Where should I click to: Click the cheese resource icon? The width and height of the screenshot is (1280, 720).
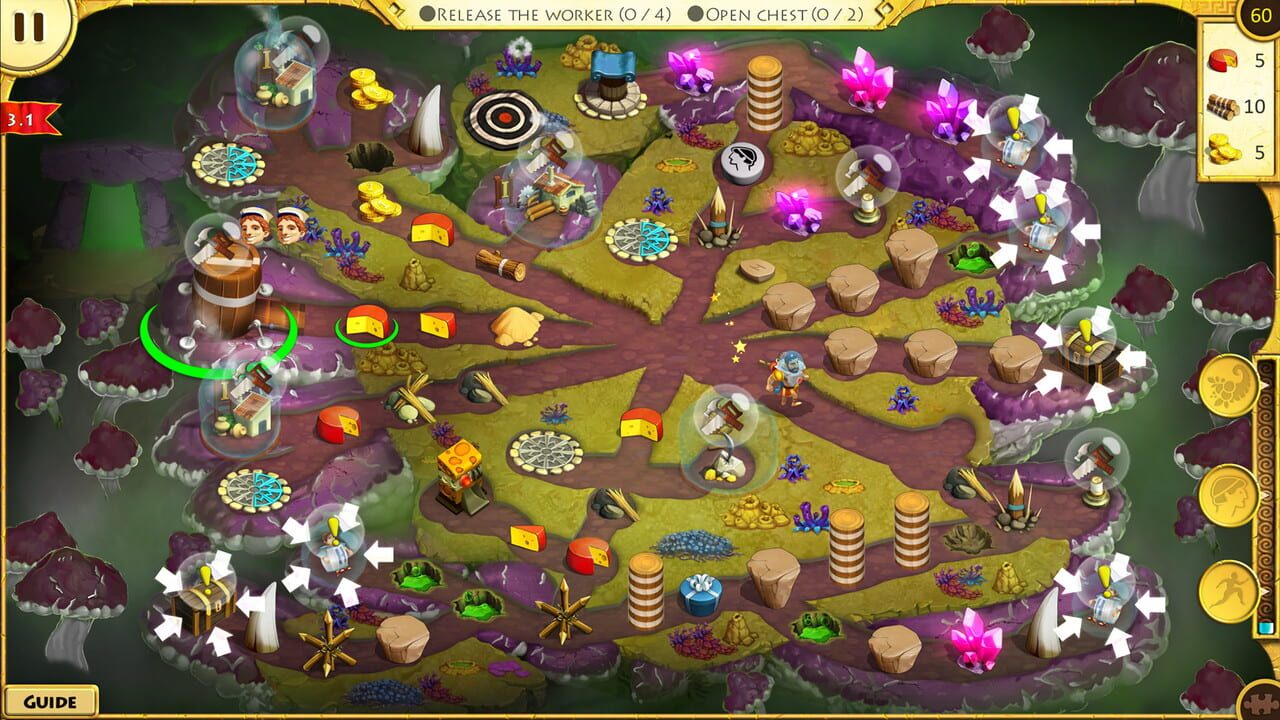(x=1222, y=58)
